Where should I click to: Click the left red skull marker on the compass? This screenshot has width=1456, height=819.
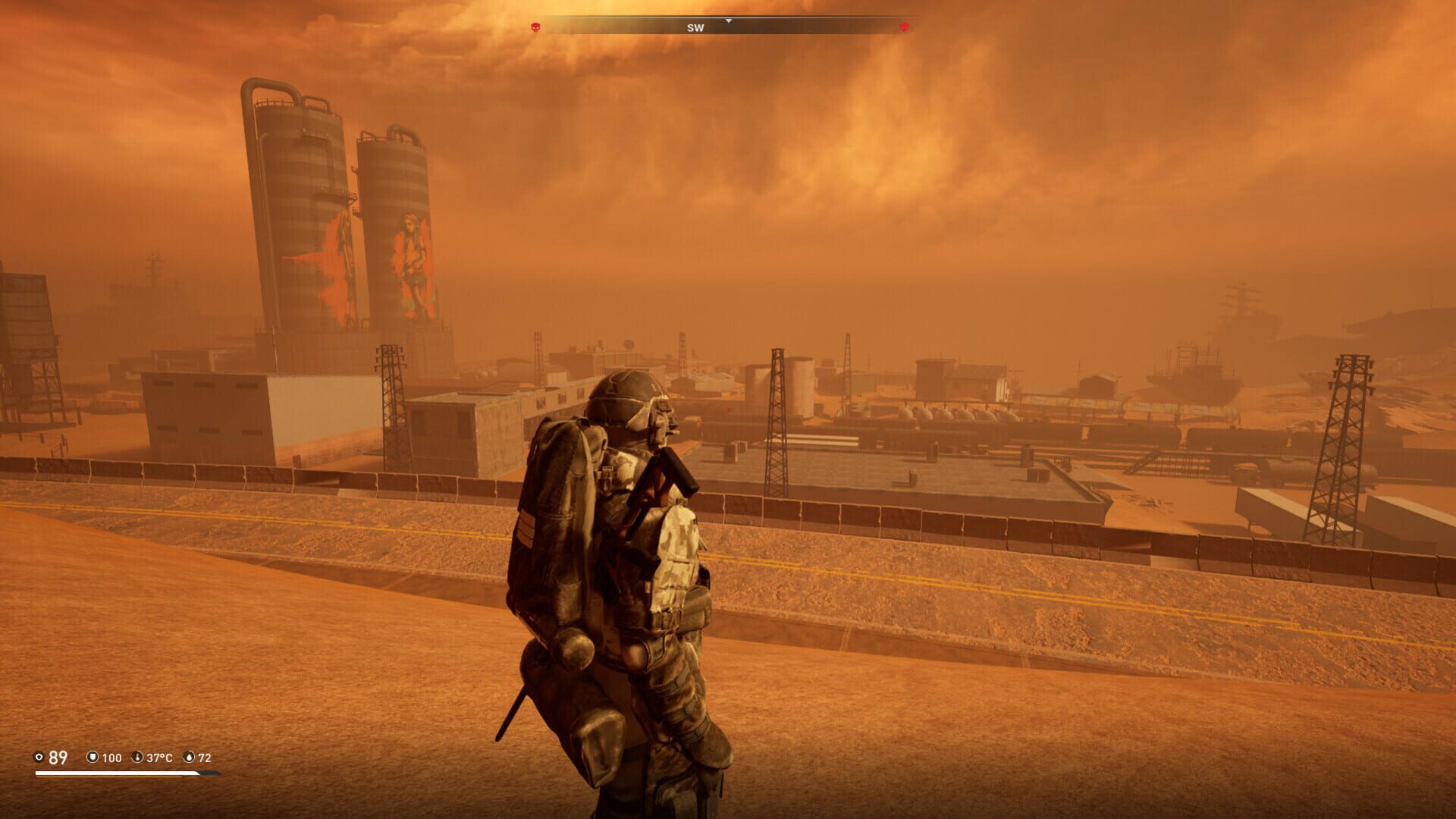coord(535,27)
